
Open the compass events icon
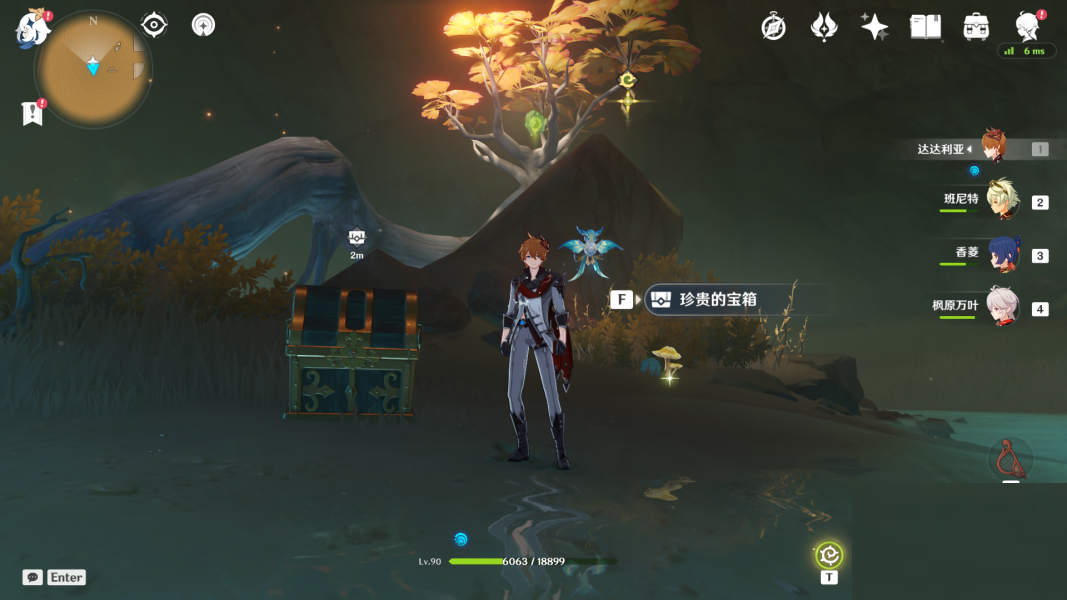click(773, 27)
